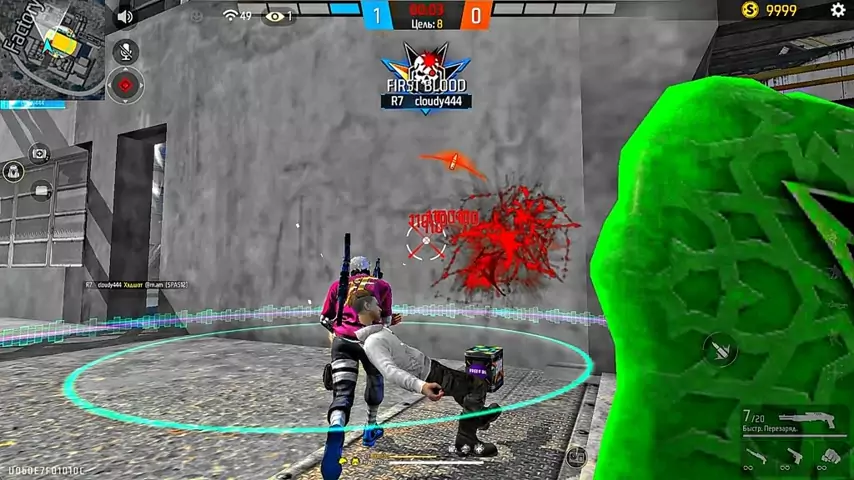Viewport: 854px width, 480px height.
Task: Select the equipped shotgun weapon slot
Action: click(808, 420)
